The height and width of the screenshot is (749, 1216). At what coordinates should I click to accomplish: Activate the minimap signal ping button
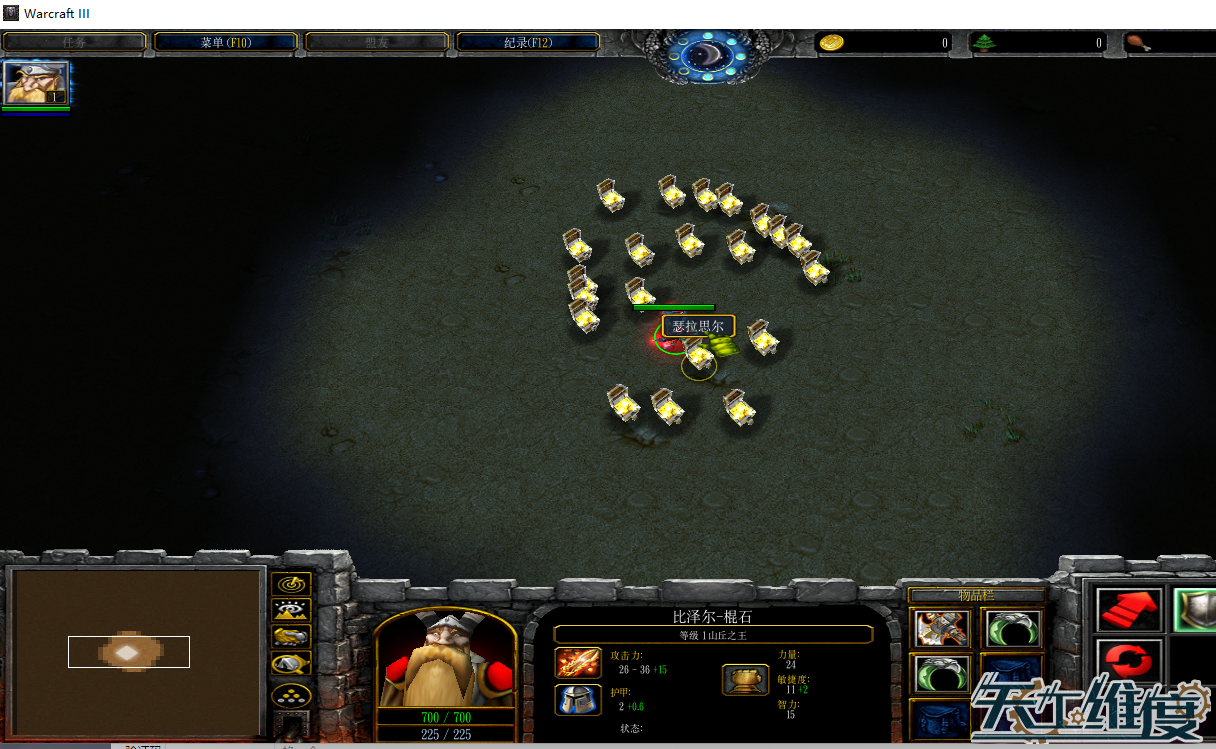click(x=291, y=583)
